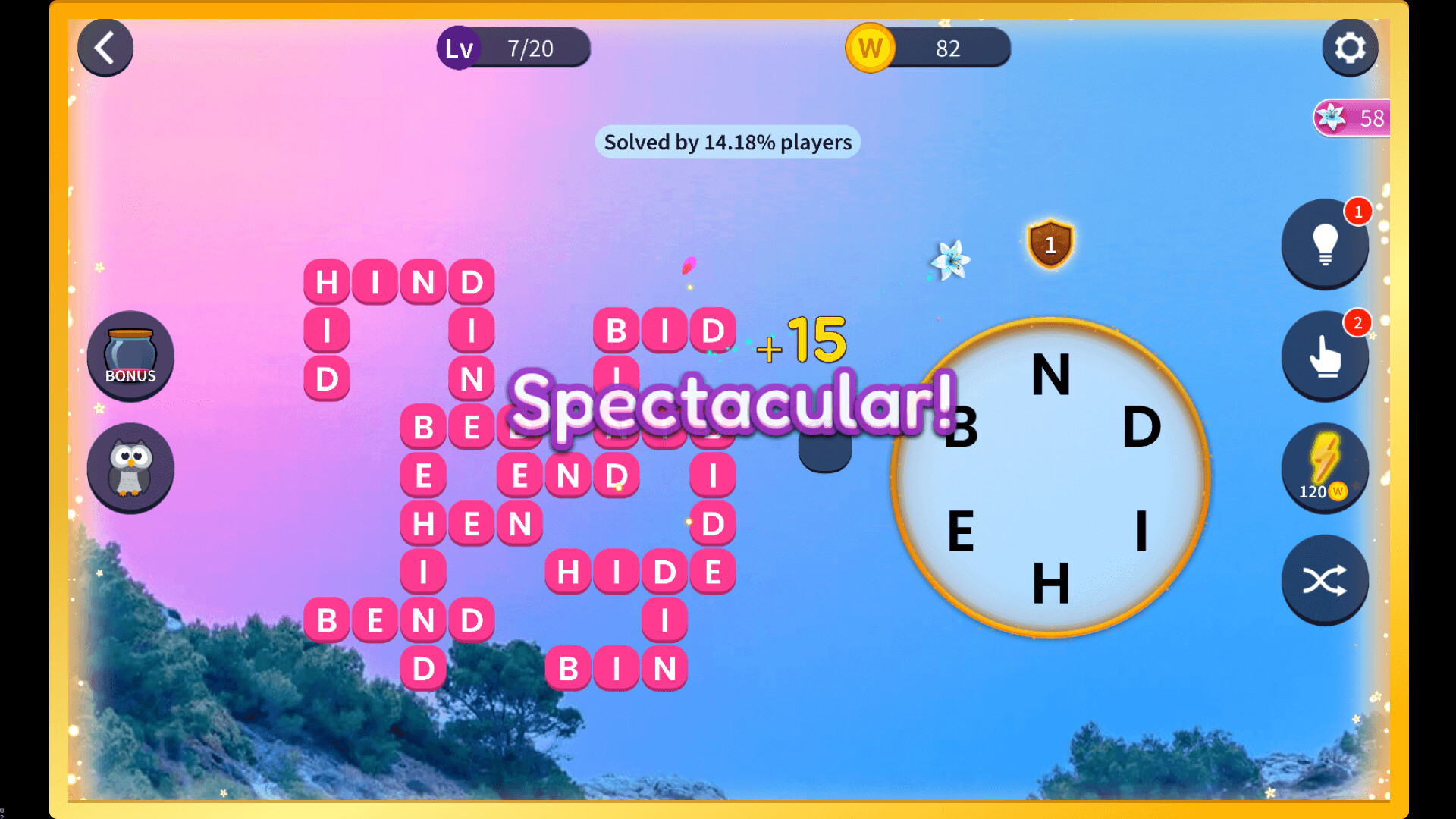Tap the red notification badge on finger hint

coord(1358,322)
